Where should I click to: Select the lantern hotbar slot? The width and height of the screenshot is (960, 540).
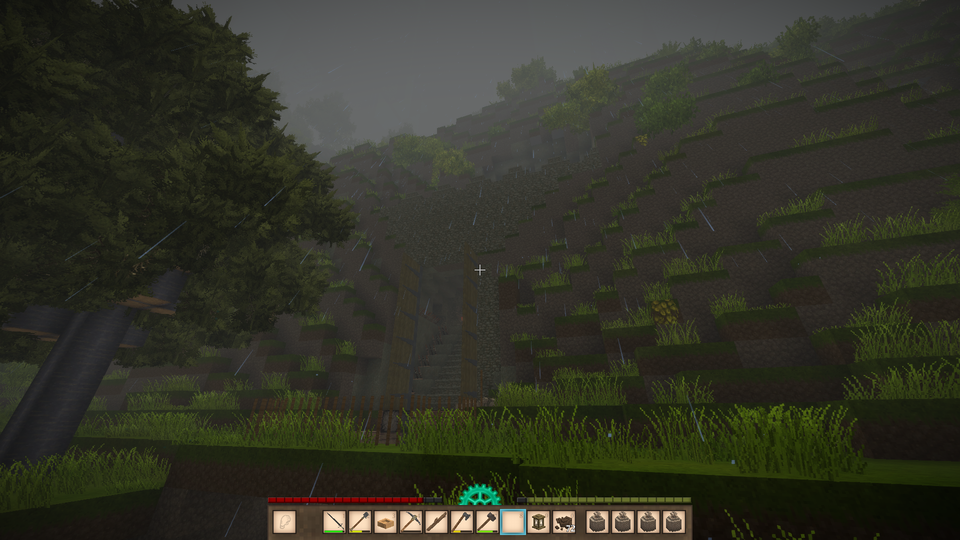[538, 521]
